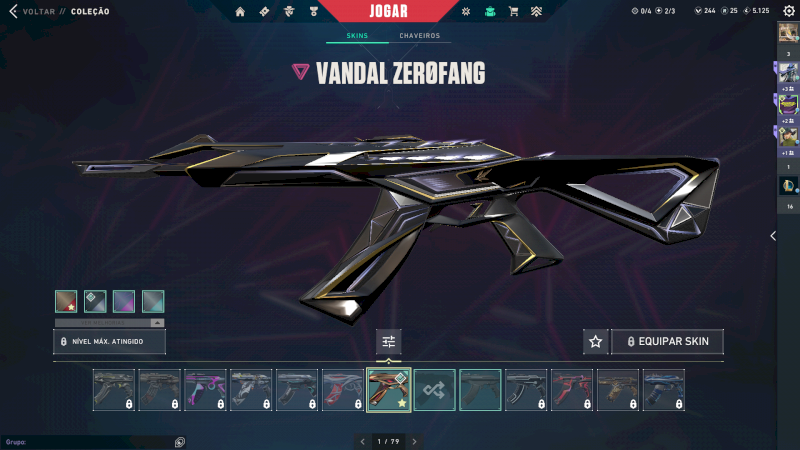800x450 pixels.
Task: Choose the purple Vandal skin thumbnail
Action: point(205,390)
